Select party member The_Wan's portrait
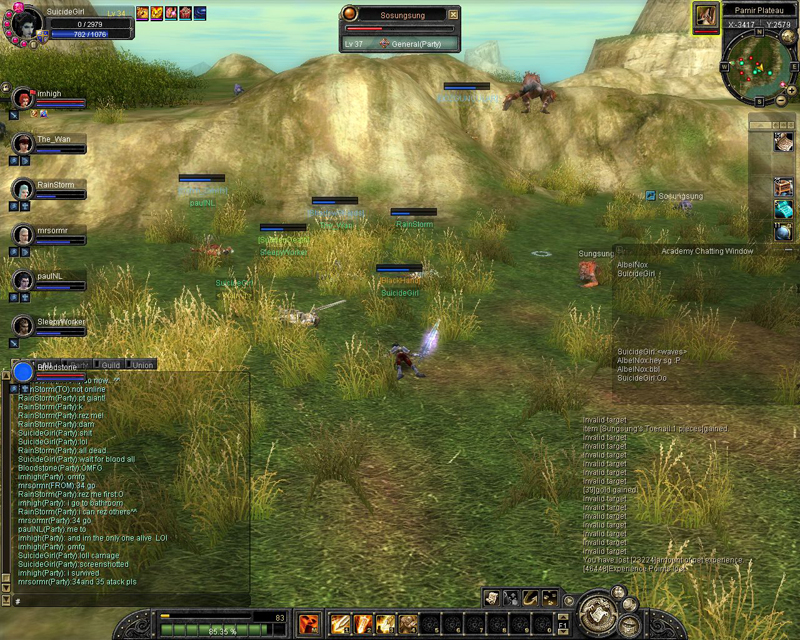This screenshot has height=640, width=800. (x=22, y=143)
